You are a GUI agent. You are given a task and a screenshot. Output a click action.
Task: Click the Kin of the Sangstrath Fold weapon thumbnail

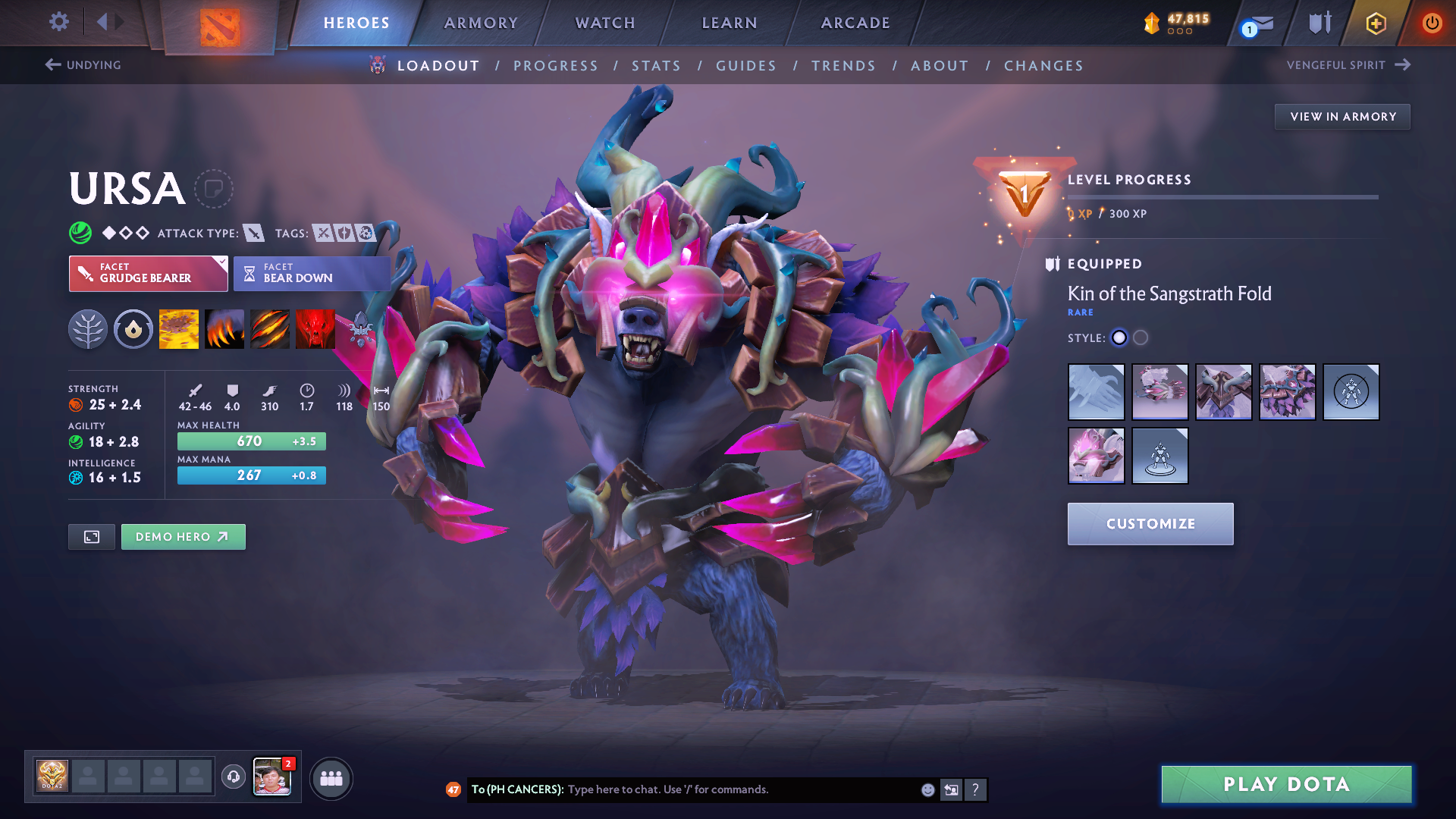[x=1096, y=392]
